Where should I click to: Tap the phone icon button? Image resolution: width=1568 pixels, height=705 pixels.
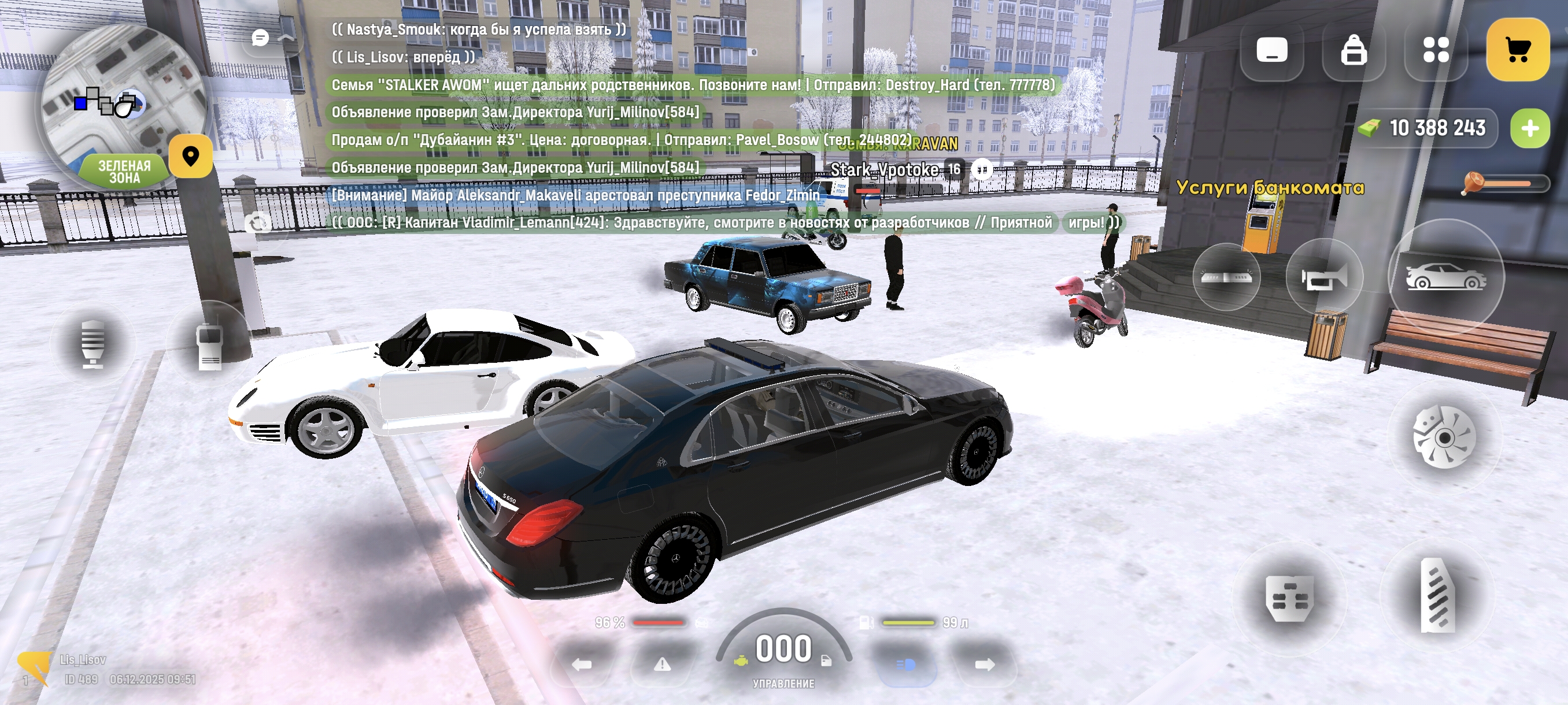1271,50
